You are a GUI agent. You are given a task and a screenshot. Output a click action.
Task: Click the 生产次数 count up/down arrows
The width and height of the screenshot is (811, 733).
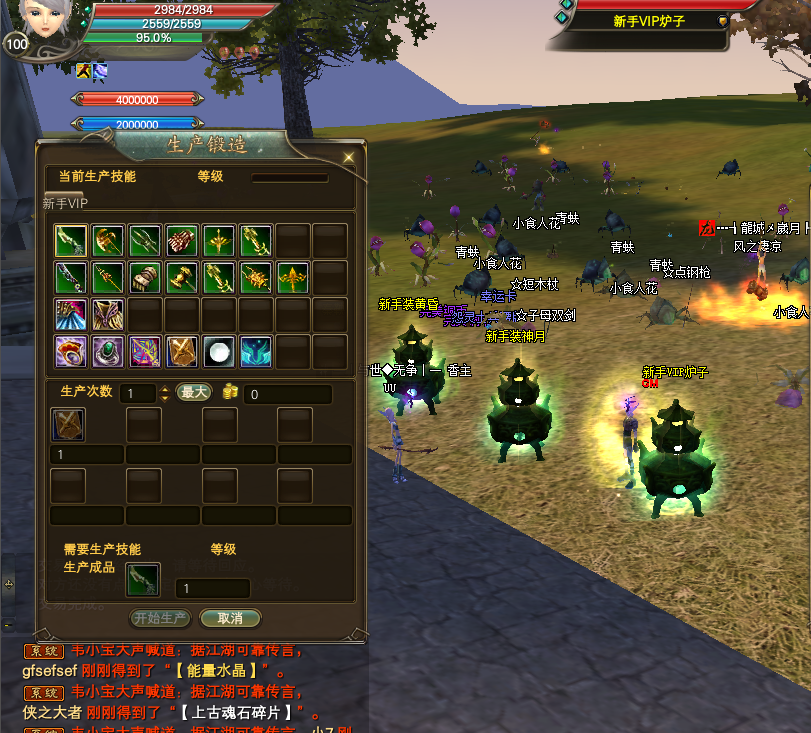pyautogui.click(x=165, y=393)
